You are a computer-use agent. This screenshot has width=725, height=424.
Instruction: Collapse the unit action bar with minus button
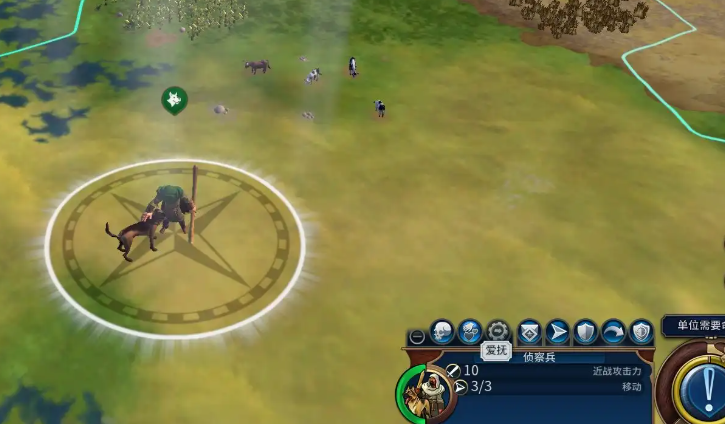[x=417, y=337]
